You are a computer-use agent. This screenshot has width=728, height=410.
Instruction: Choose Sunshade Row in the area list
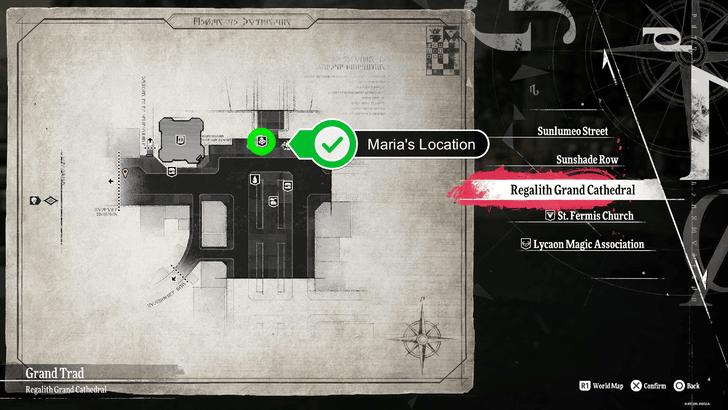pos(595,159)
